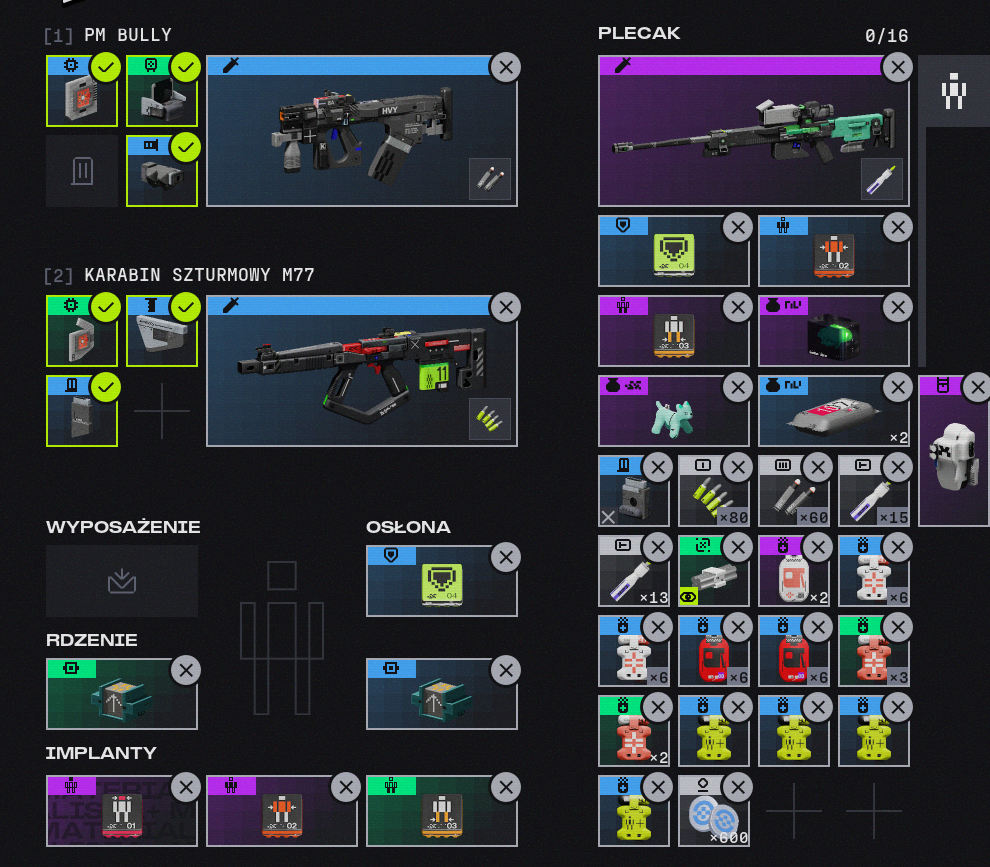Select the PM Bully weapon slot
This screenshot has width=990, height=867.
[360, 132]
